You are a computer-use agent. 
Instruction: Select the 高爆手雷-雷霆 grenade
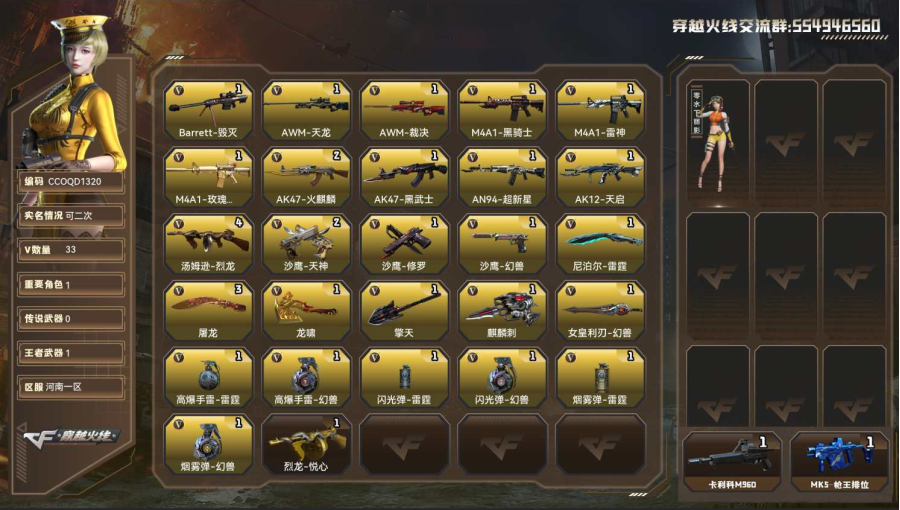click(208, 378)
